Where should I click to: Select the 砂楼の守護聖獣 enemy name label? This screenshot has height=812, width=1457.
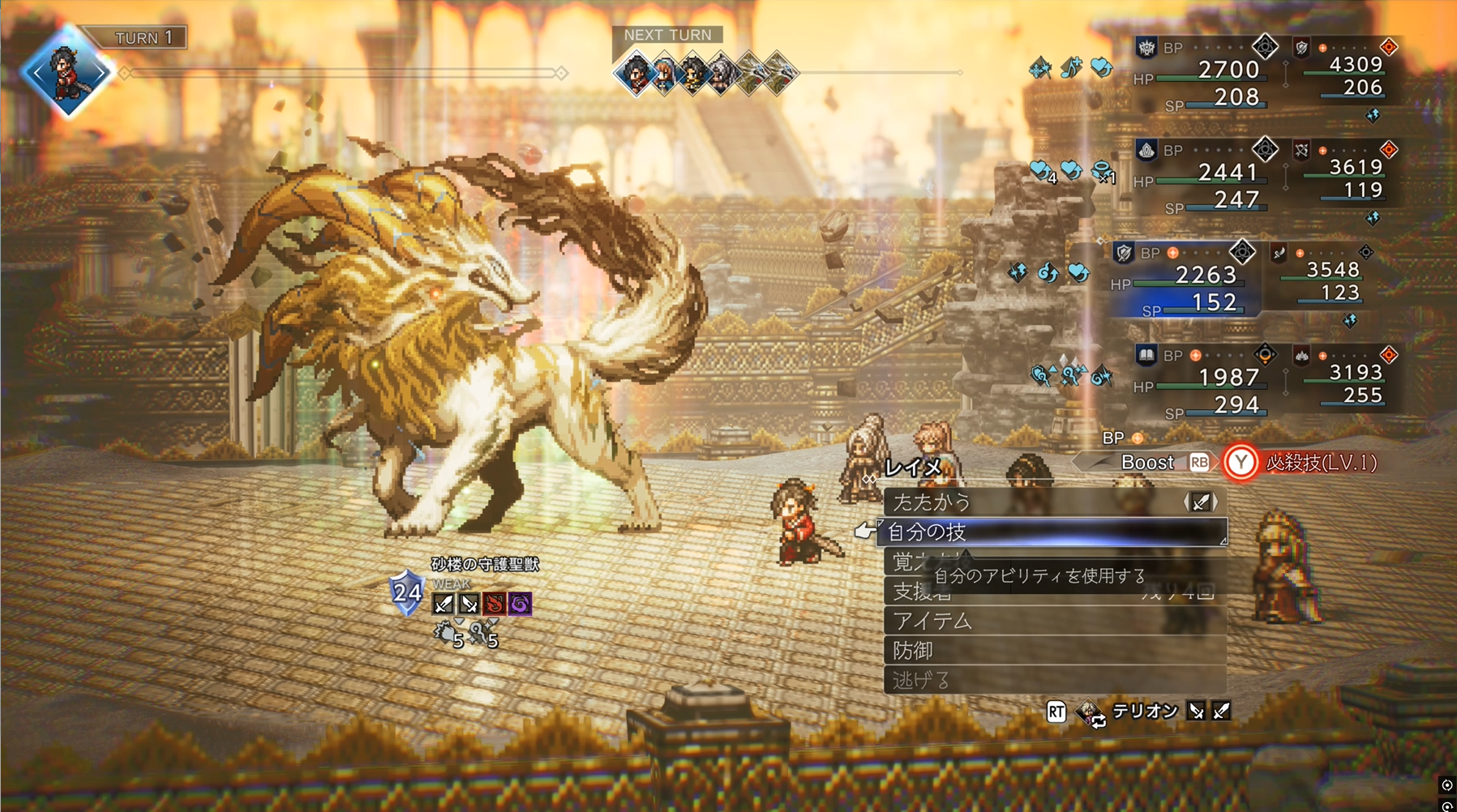[x=485, y=564]
